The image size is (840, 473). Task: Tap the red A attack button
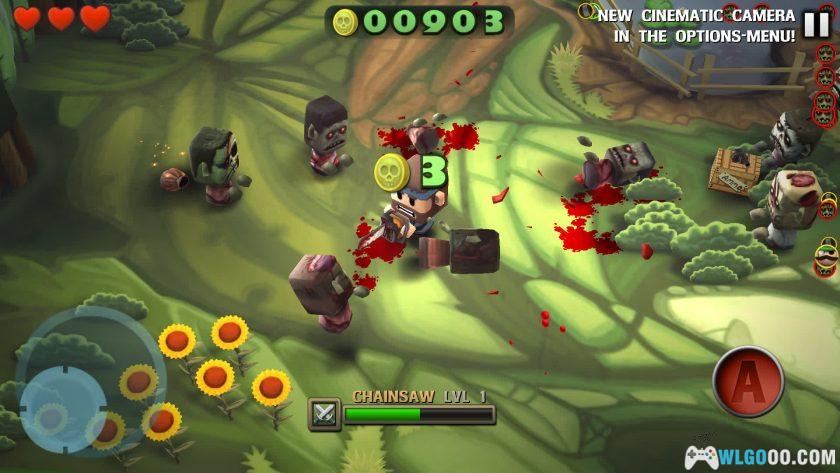(x=748, y=381)
